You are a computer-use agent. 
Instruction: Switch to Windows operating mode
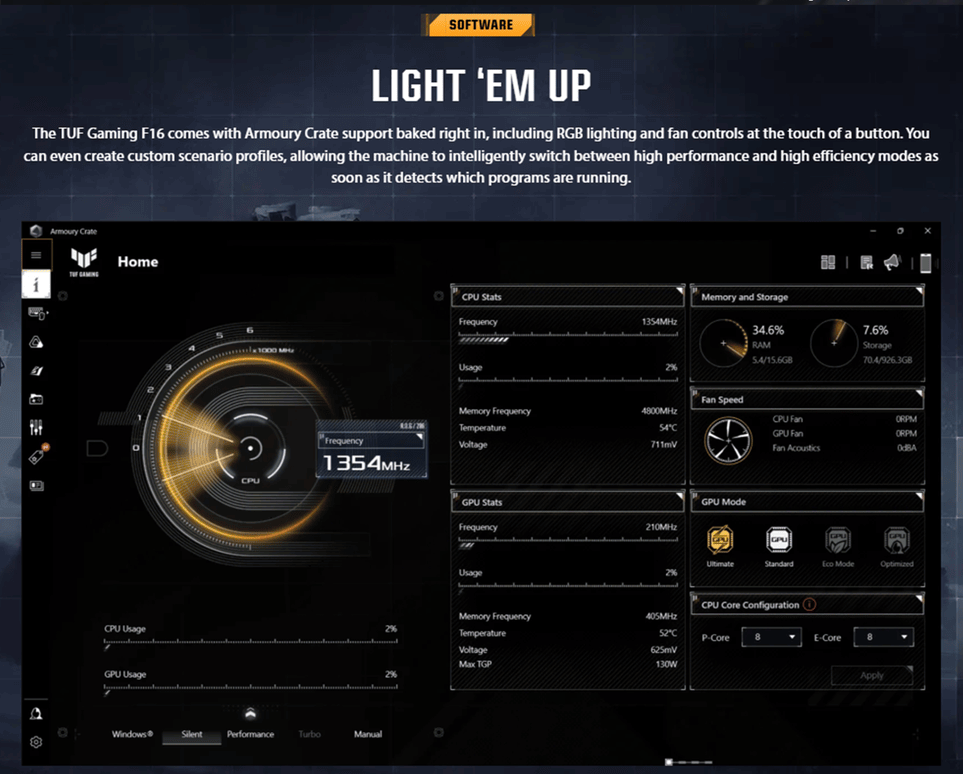pos(132,734)
